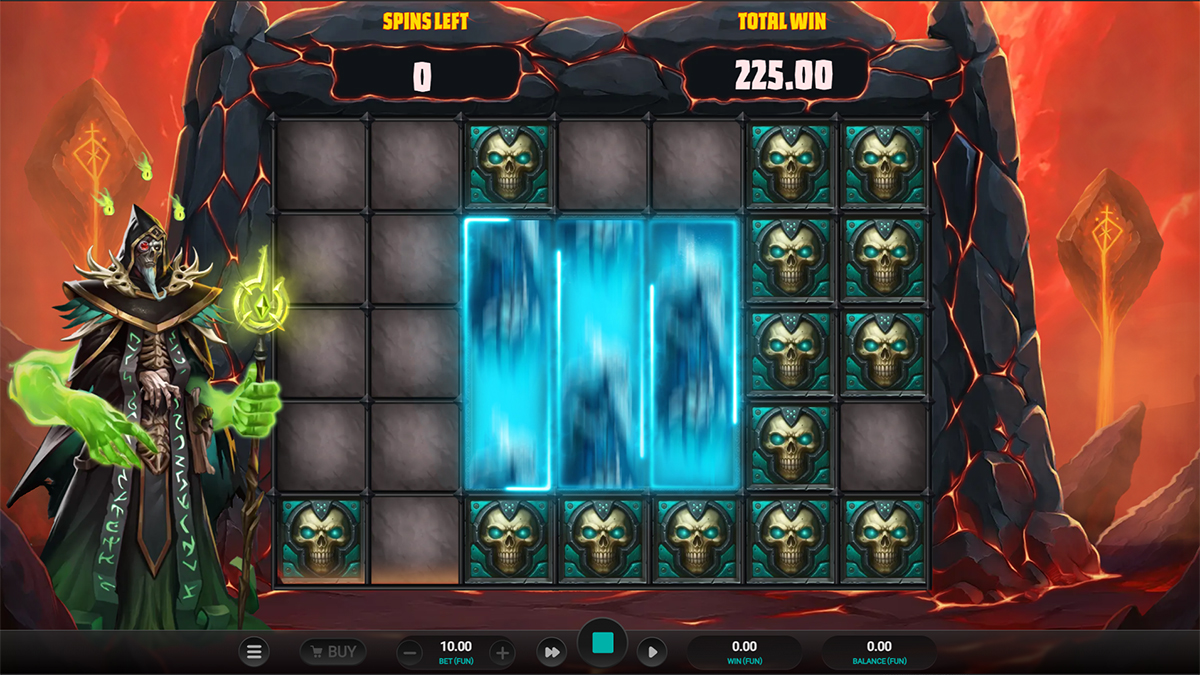
Task: Increase the bet with the plus button
Action: pos(502,653)
